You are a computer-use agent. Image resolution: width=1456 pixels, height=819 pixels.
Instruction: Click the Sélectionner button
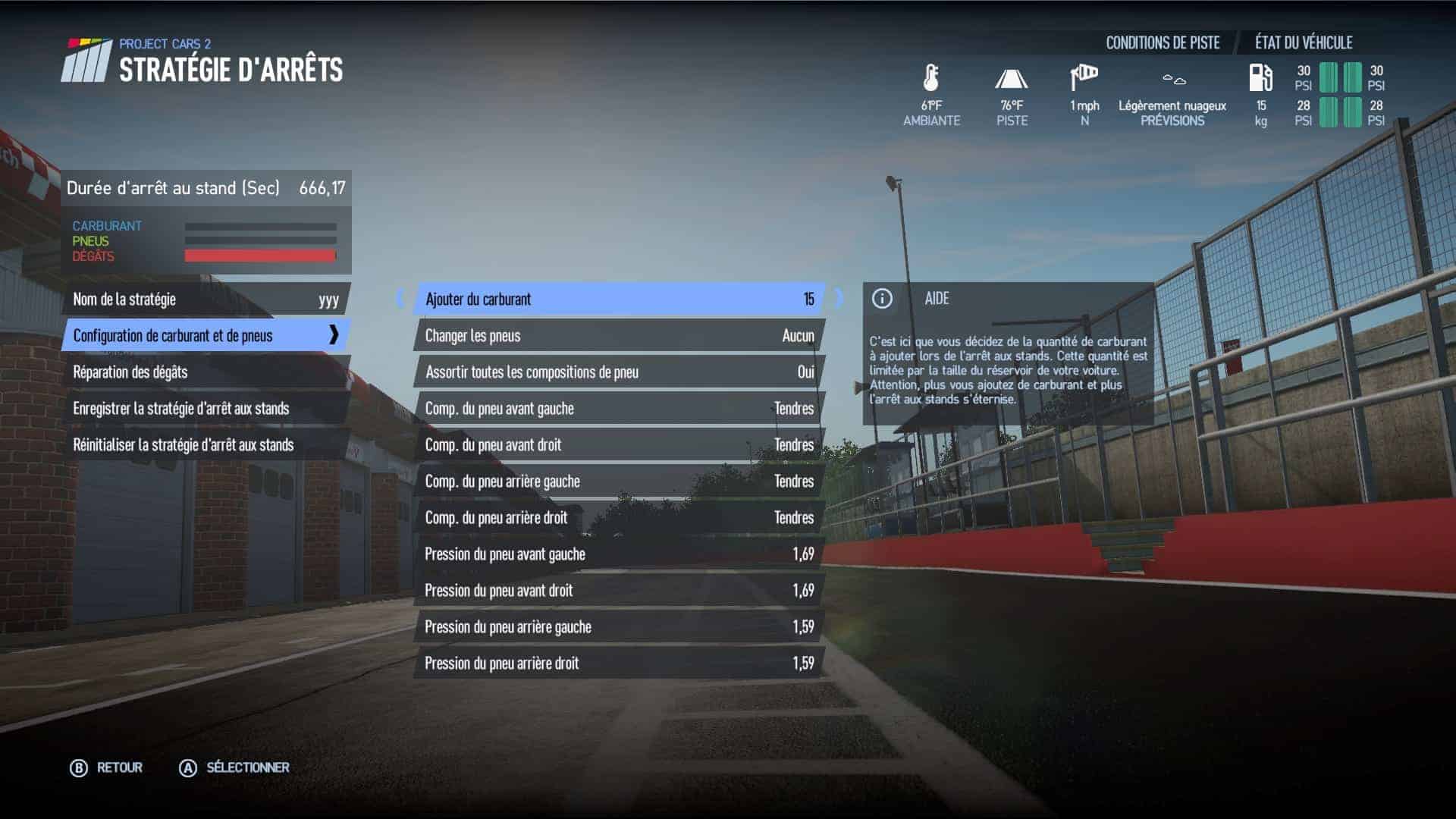234,768
